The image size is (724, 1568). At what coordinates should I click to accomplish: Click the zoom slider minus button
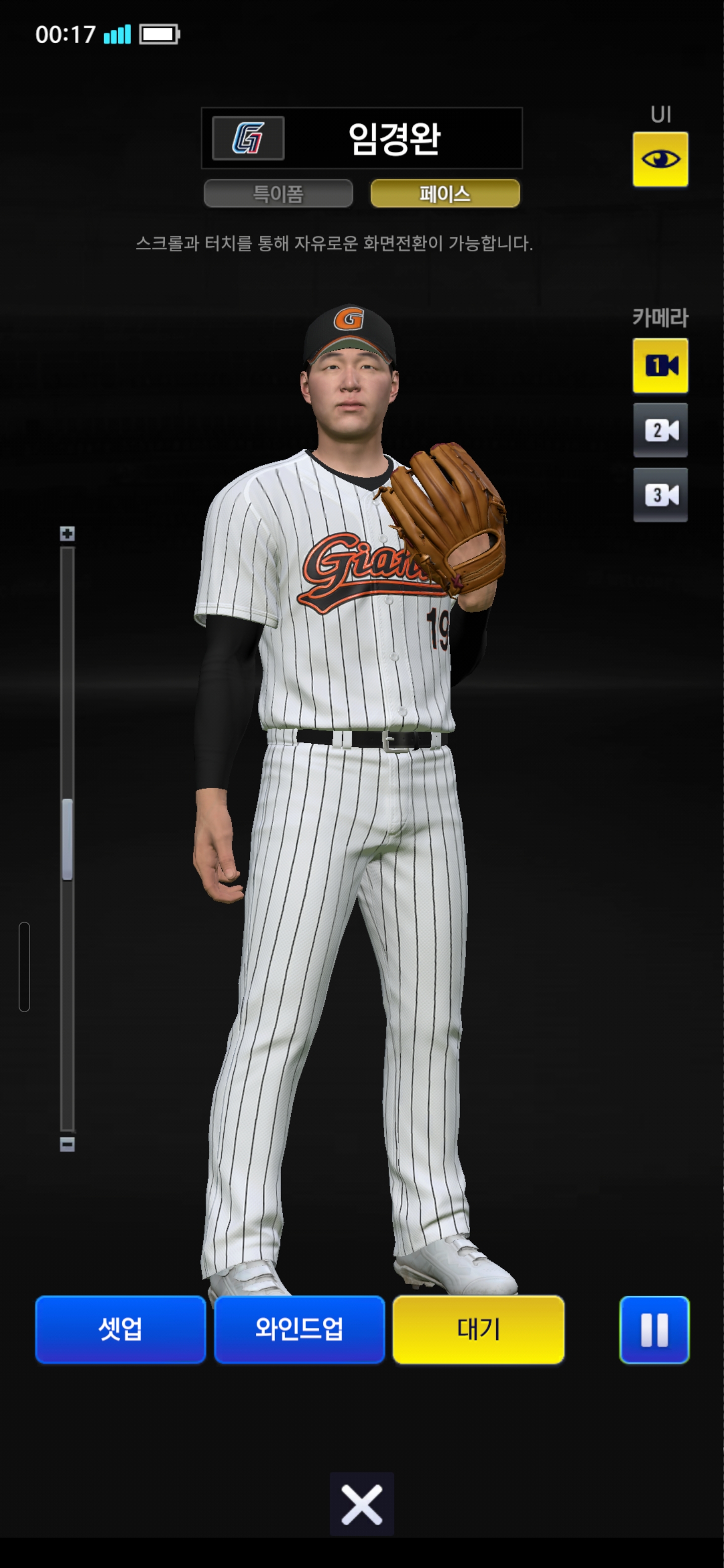[67, 1144]
